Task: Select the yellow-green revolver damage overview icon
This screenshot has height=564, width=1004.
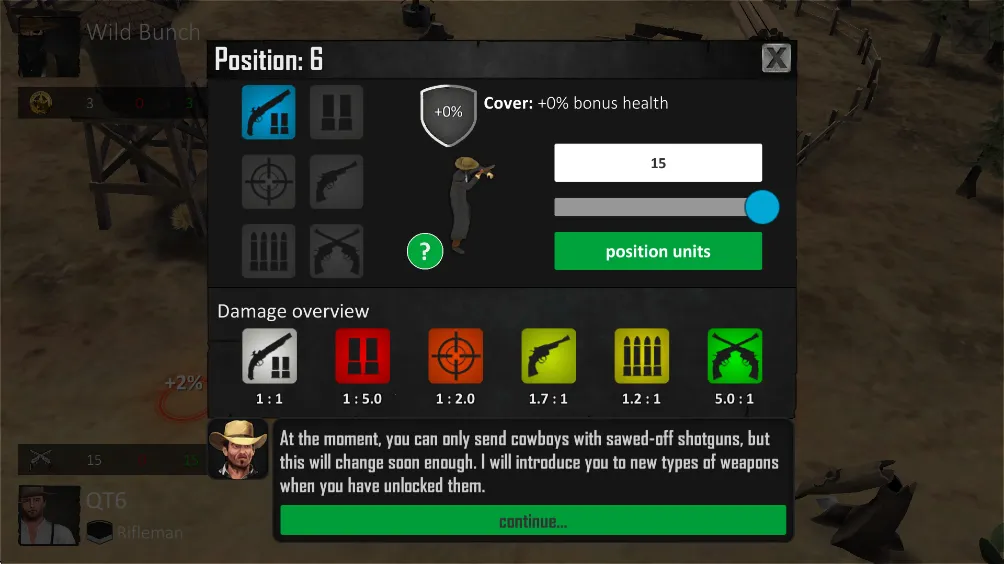Action: (549, 356)
